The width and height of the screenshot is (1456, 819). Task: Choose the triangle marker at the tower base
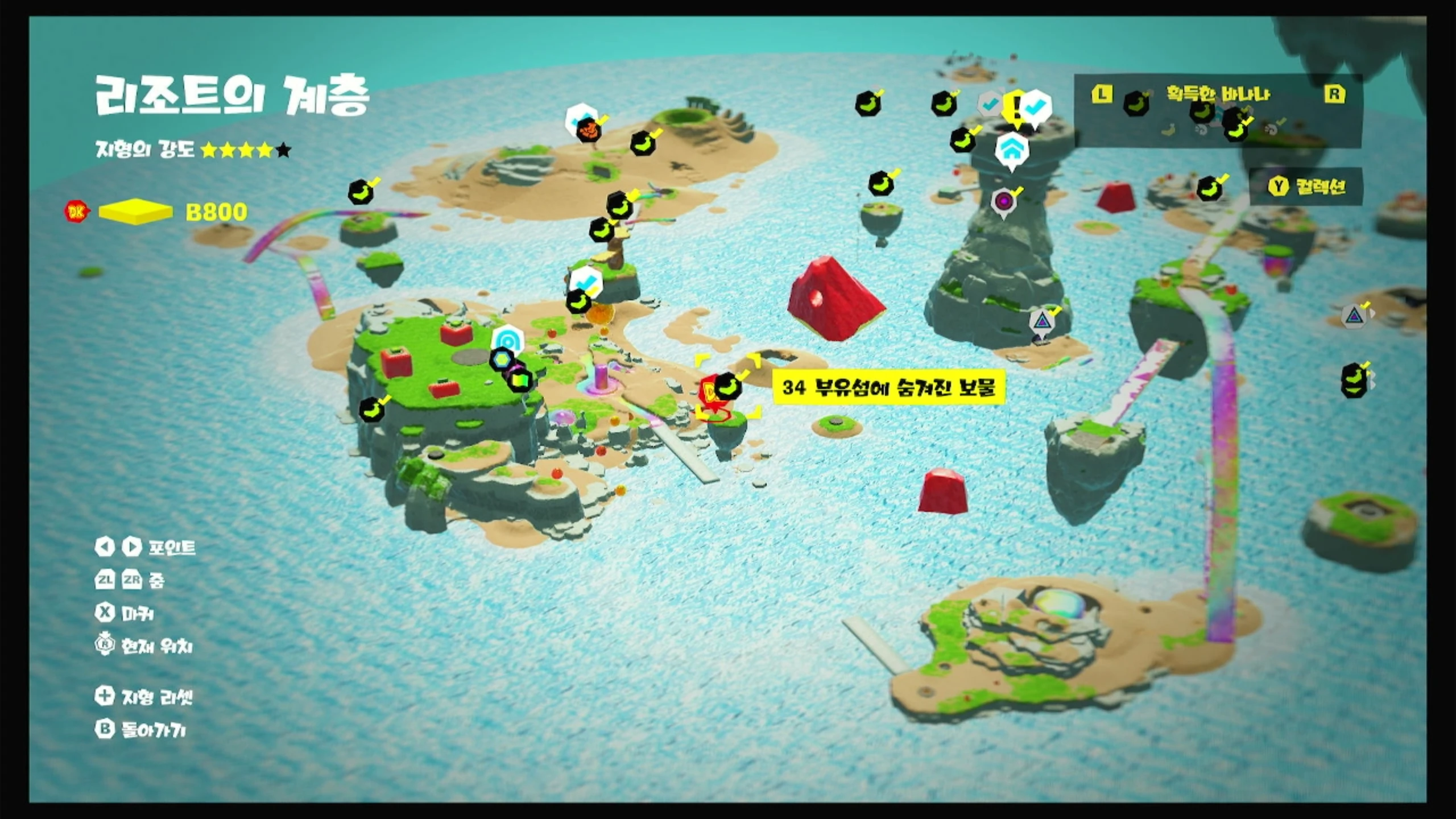[1041, 321]
